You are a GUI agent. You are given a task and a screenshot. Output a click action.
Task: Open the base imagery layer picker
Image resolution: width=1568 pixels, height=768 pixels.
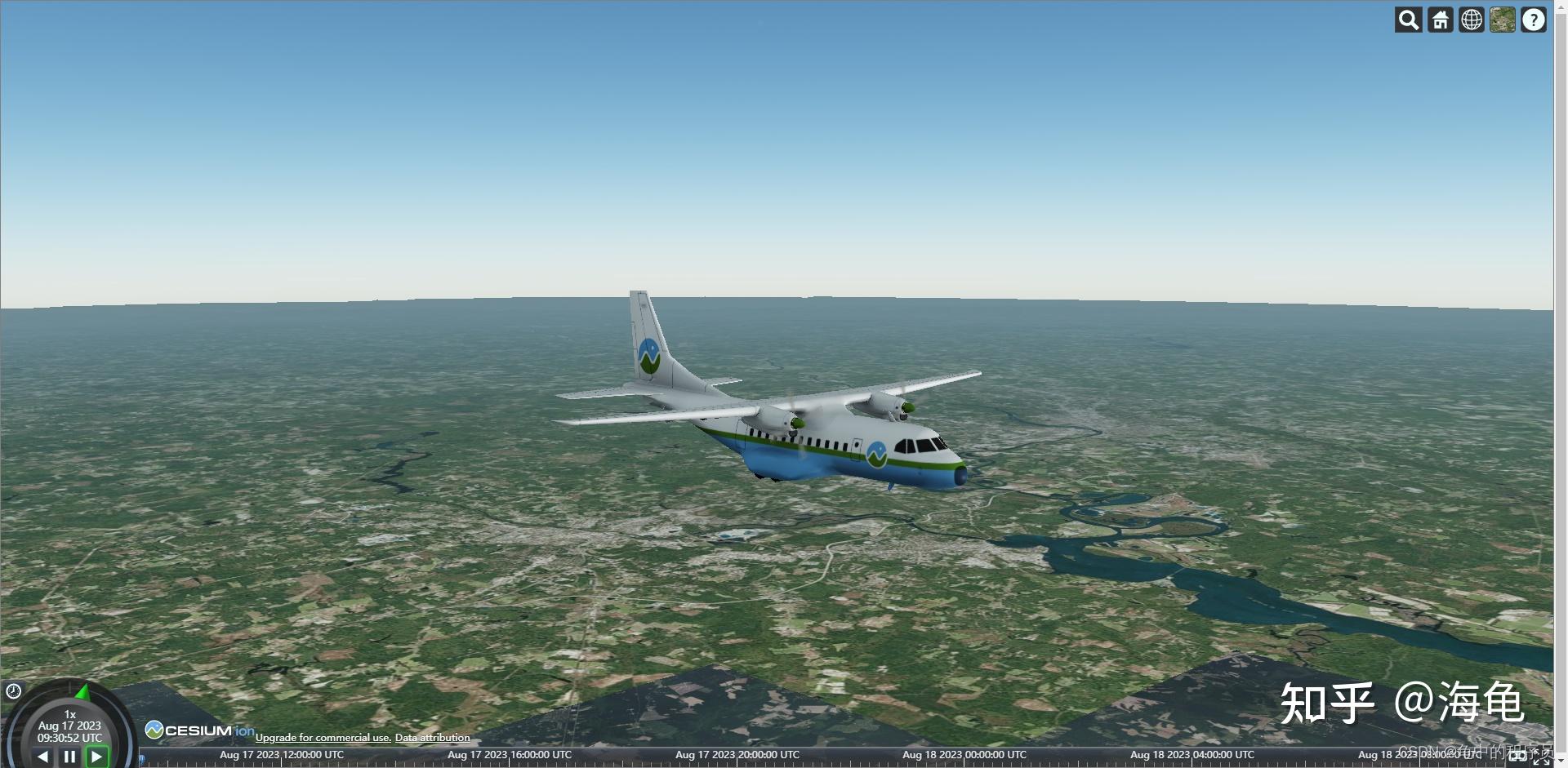click(x=1504, y=20)
